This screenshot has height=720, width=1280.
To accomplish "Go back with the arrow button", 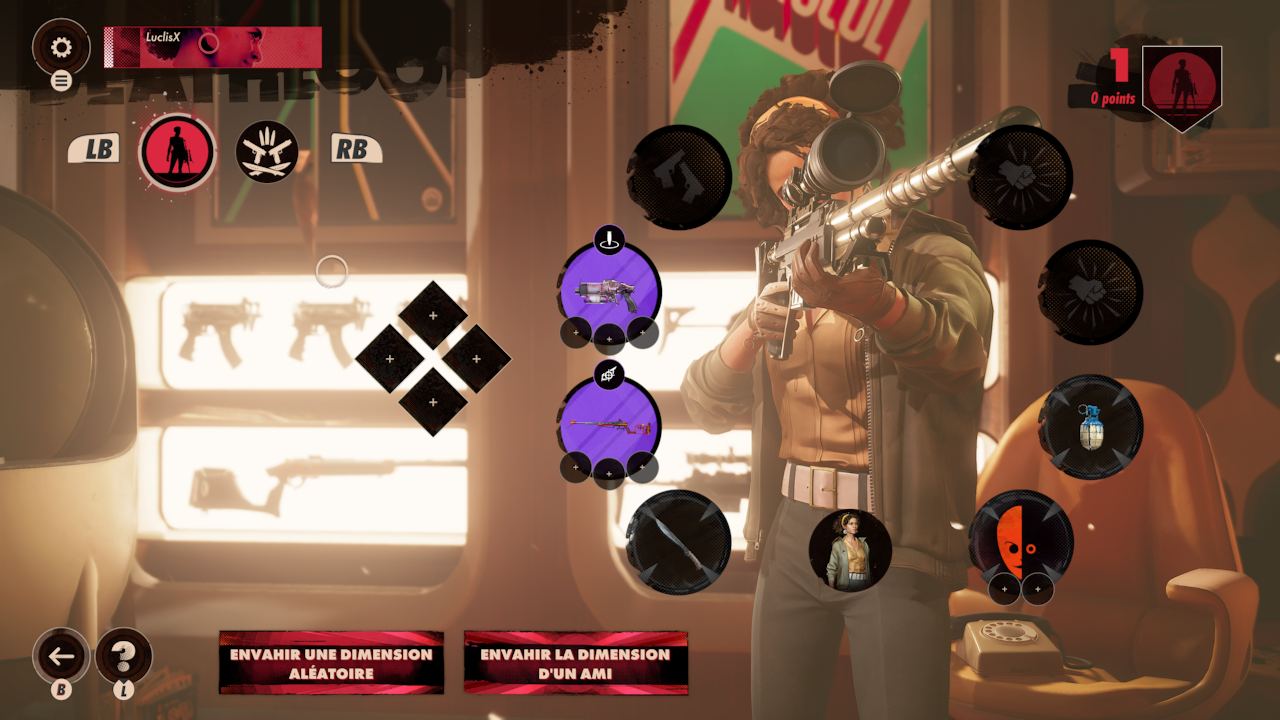I will tap(62, 656).
